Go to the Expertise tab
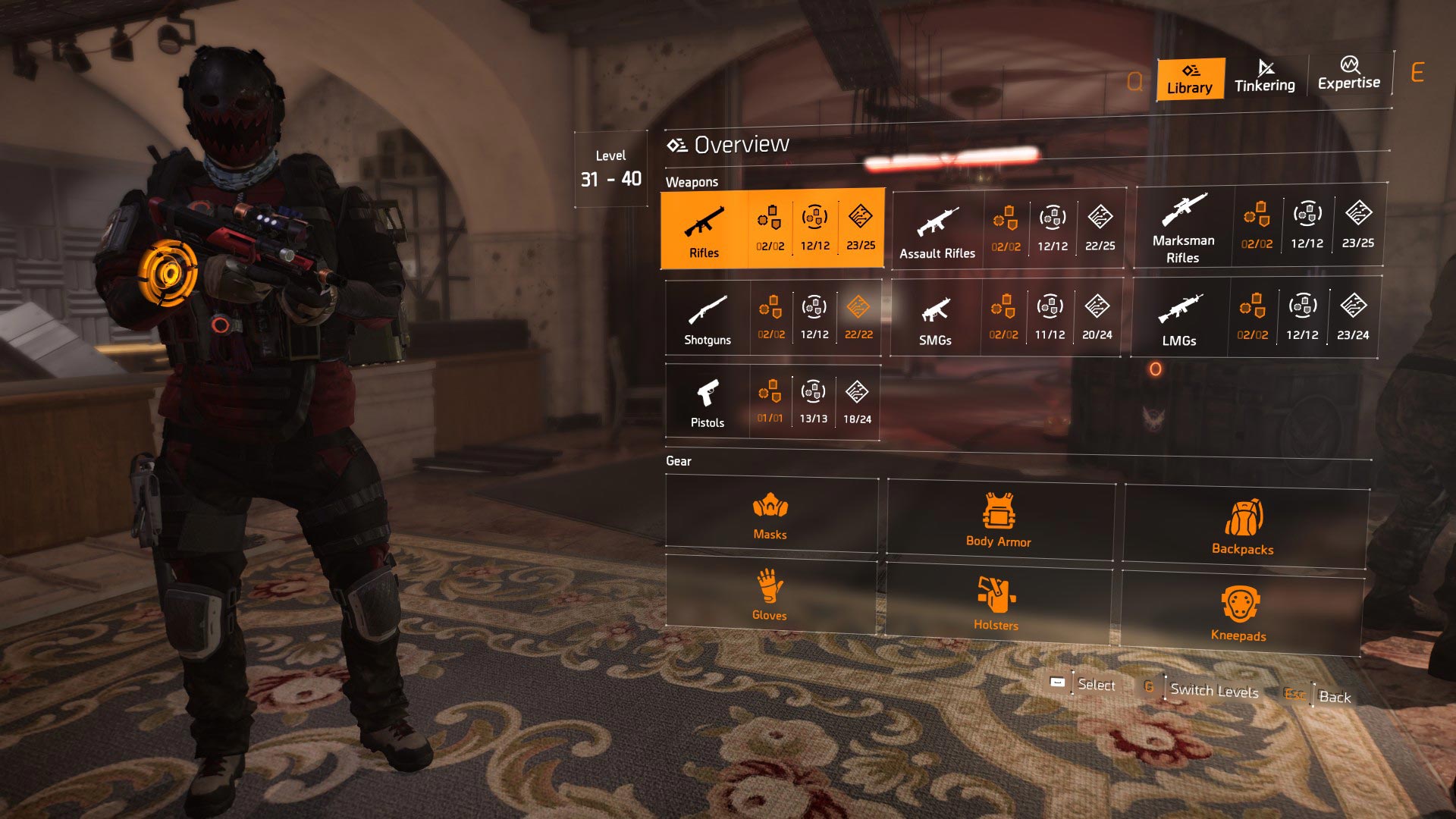 (1348, 74)
